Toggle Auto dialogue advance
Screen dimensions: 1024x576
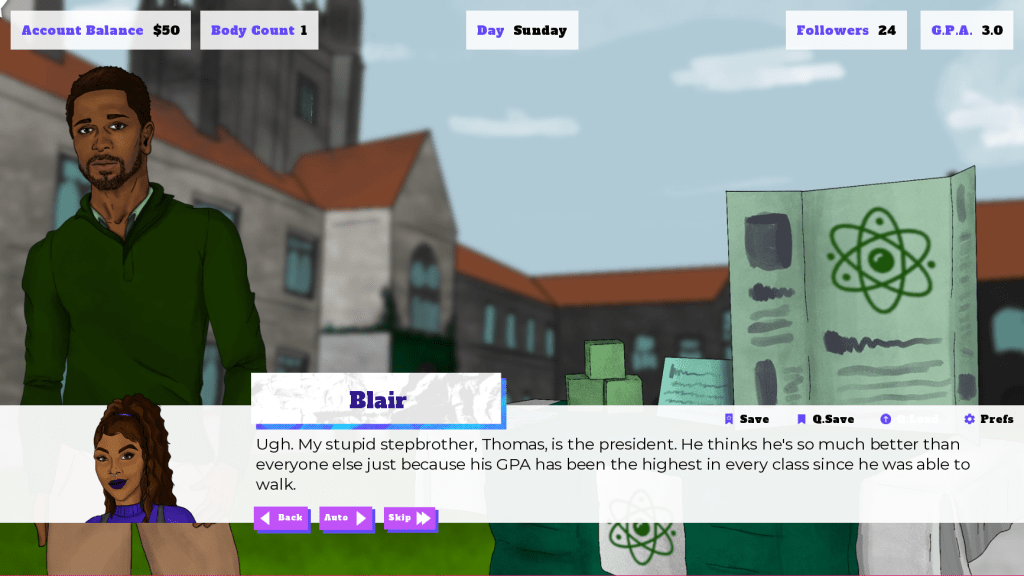pyautogui.click(x=345, y=518)
